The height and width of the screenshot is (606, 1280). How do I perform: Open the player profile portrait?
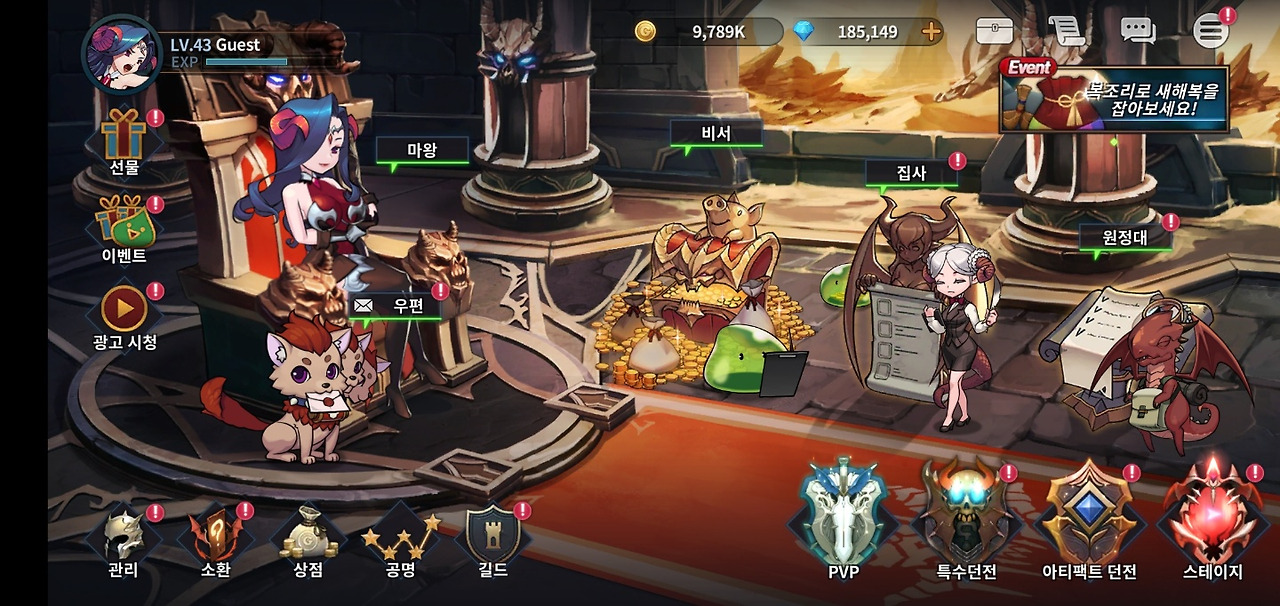click(121, 55)
